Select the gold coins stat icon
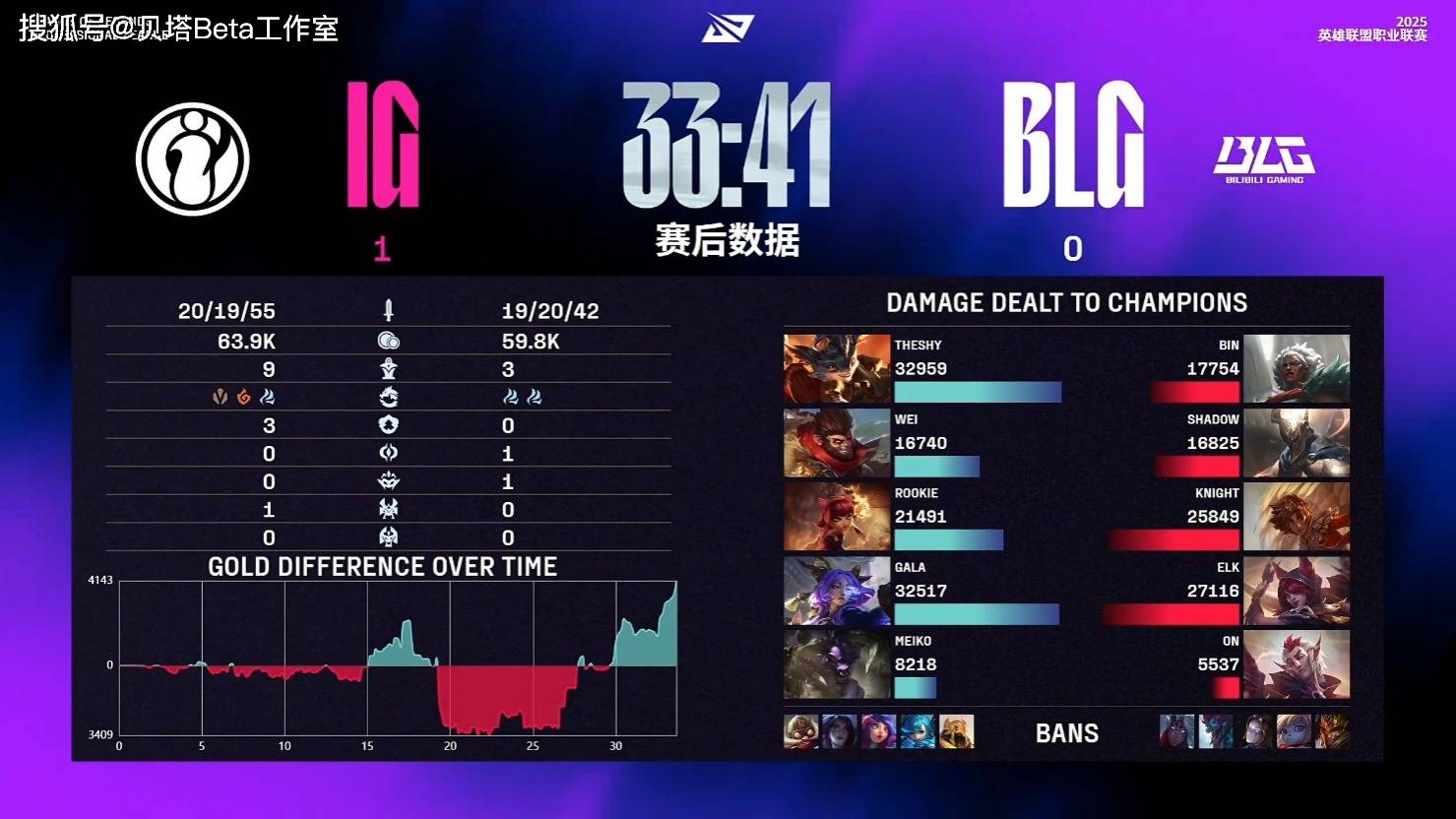Image resolution: width=1456 pixels, height=819 pixels. tap(388, 341)
